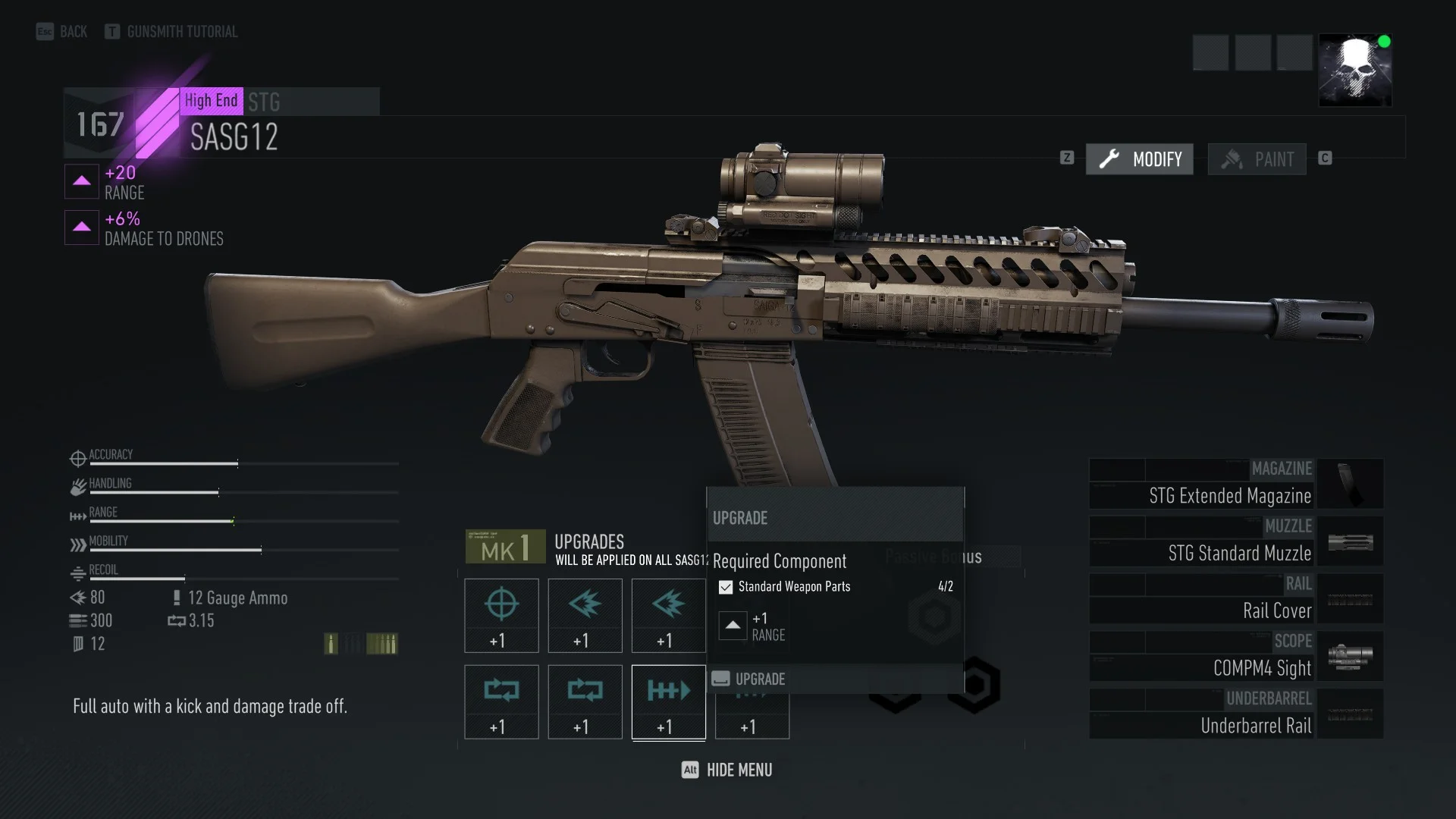
Task: Switch to the Paint mode
Action: (1257, 159)
